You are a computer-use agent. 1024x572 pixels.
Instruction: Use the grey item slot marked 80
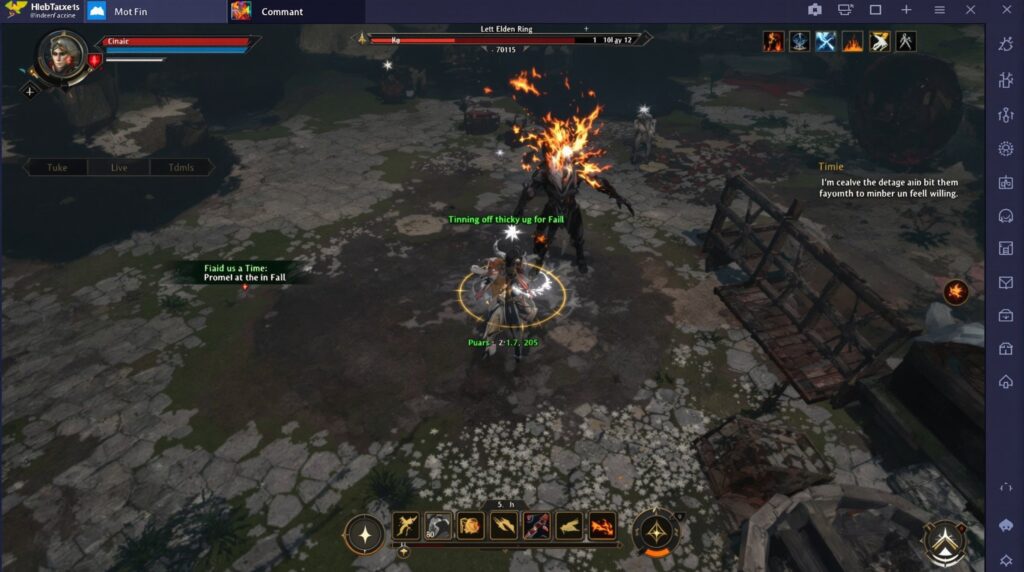pos(438,525)
